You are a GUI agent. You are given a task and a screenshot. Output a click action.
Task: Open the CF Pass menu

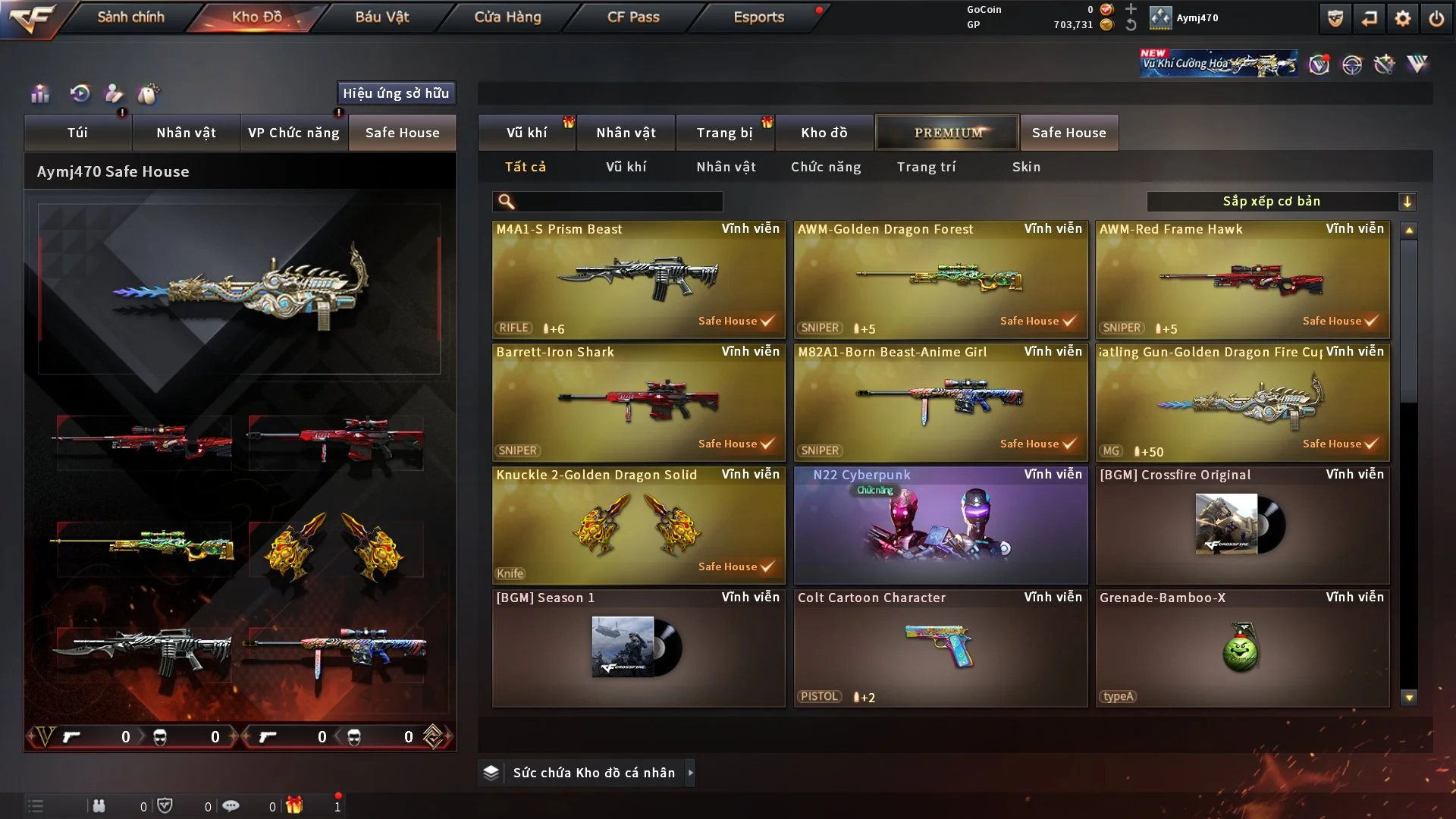click(x=633, y=17)
